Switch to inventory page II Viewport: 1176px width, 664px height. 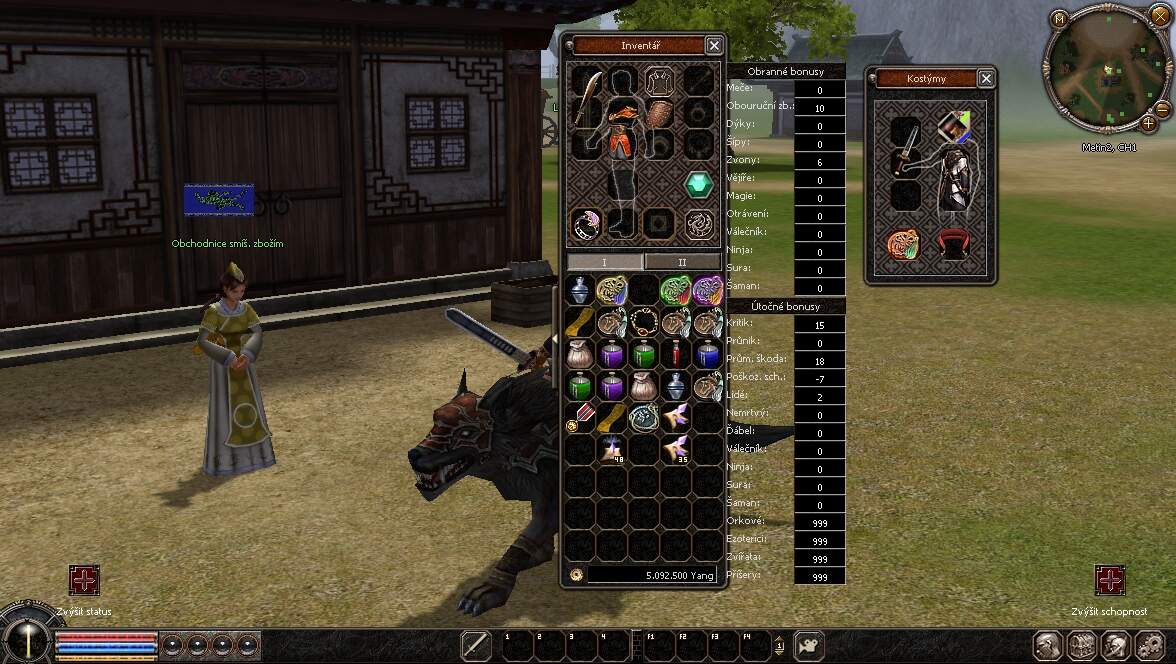click(x=683, y=262)
